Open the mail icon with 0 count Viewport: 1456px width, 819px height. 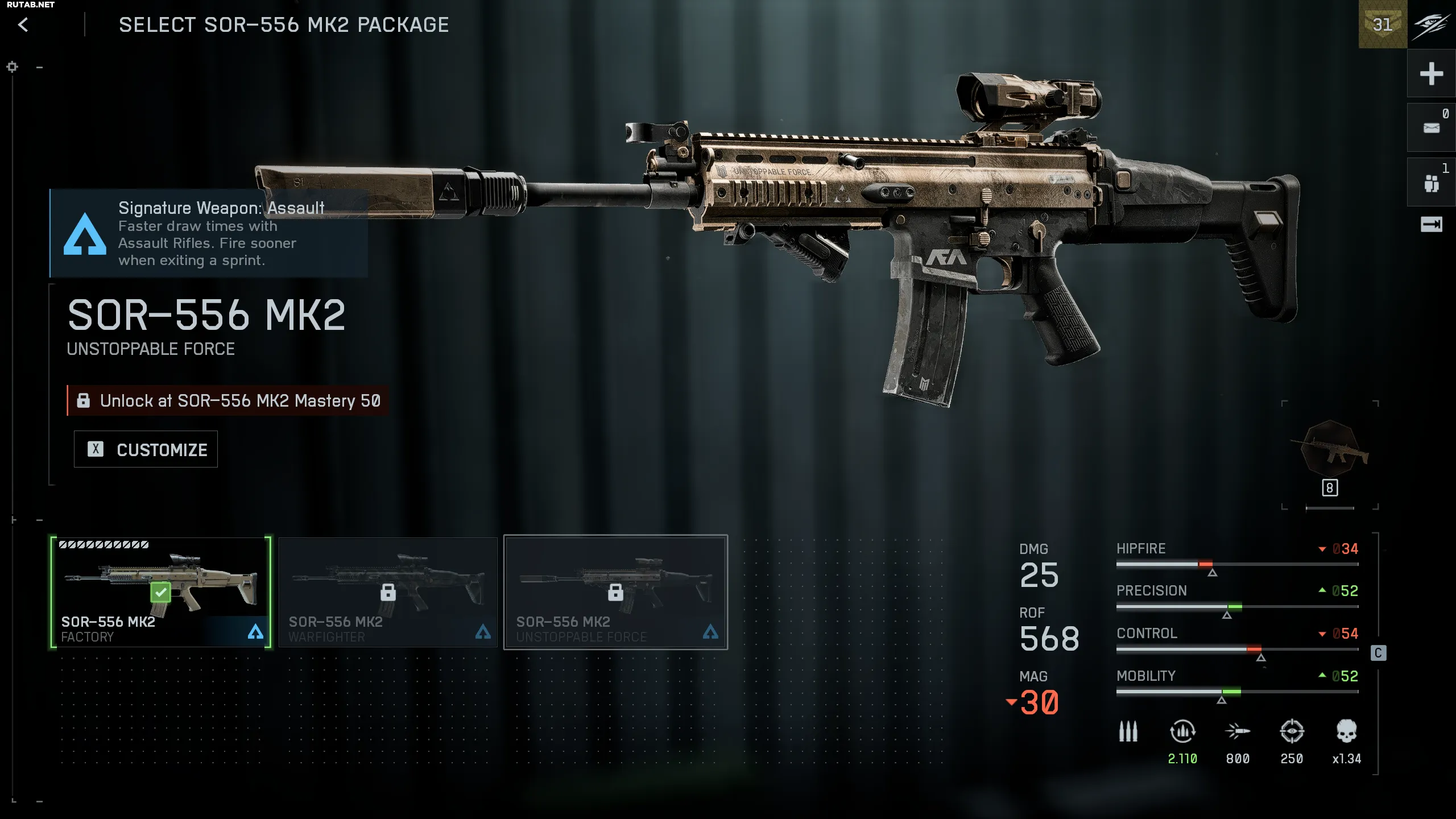coord(1431,128)
